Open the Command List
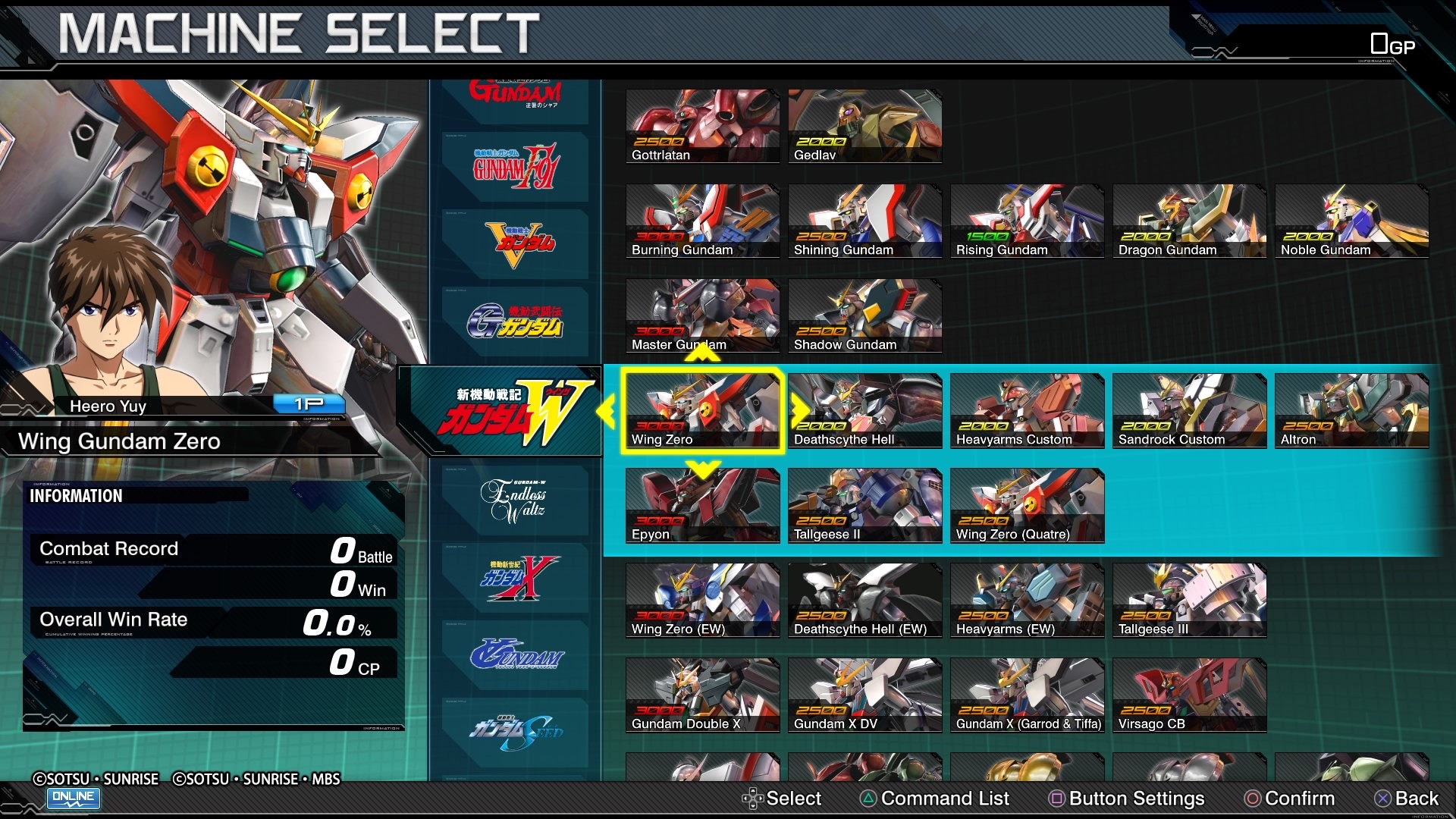Image resolution: width=1456 pixels, height=819 pixels. click(934, 799)
